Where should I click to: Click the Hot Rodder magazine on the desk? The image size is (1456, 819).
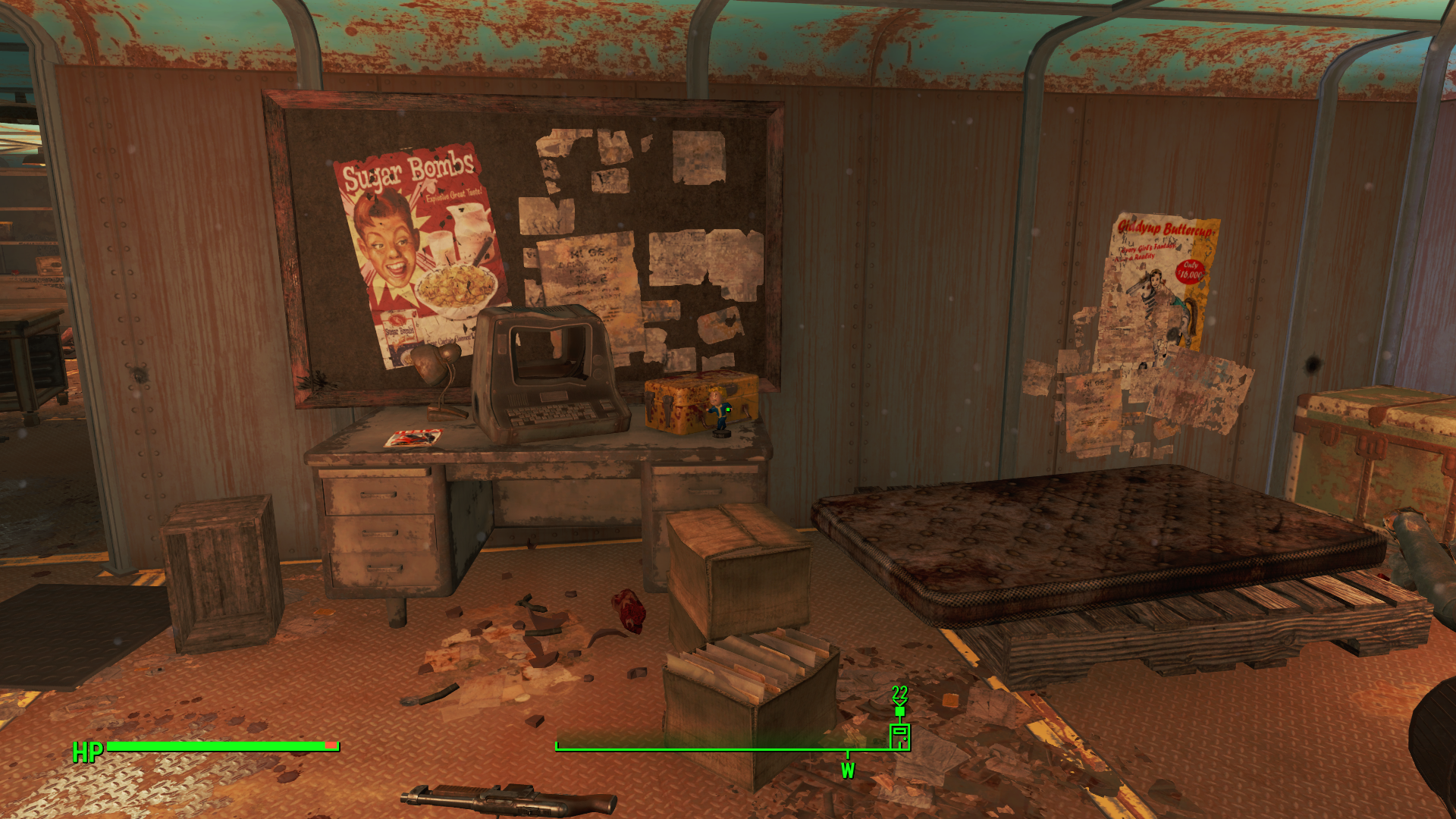(x=413, y=438)
